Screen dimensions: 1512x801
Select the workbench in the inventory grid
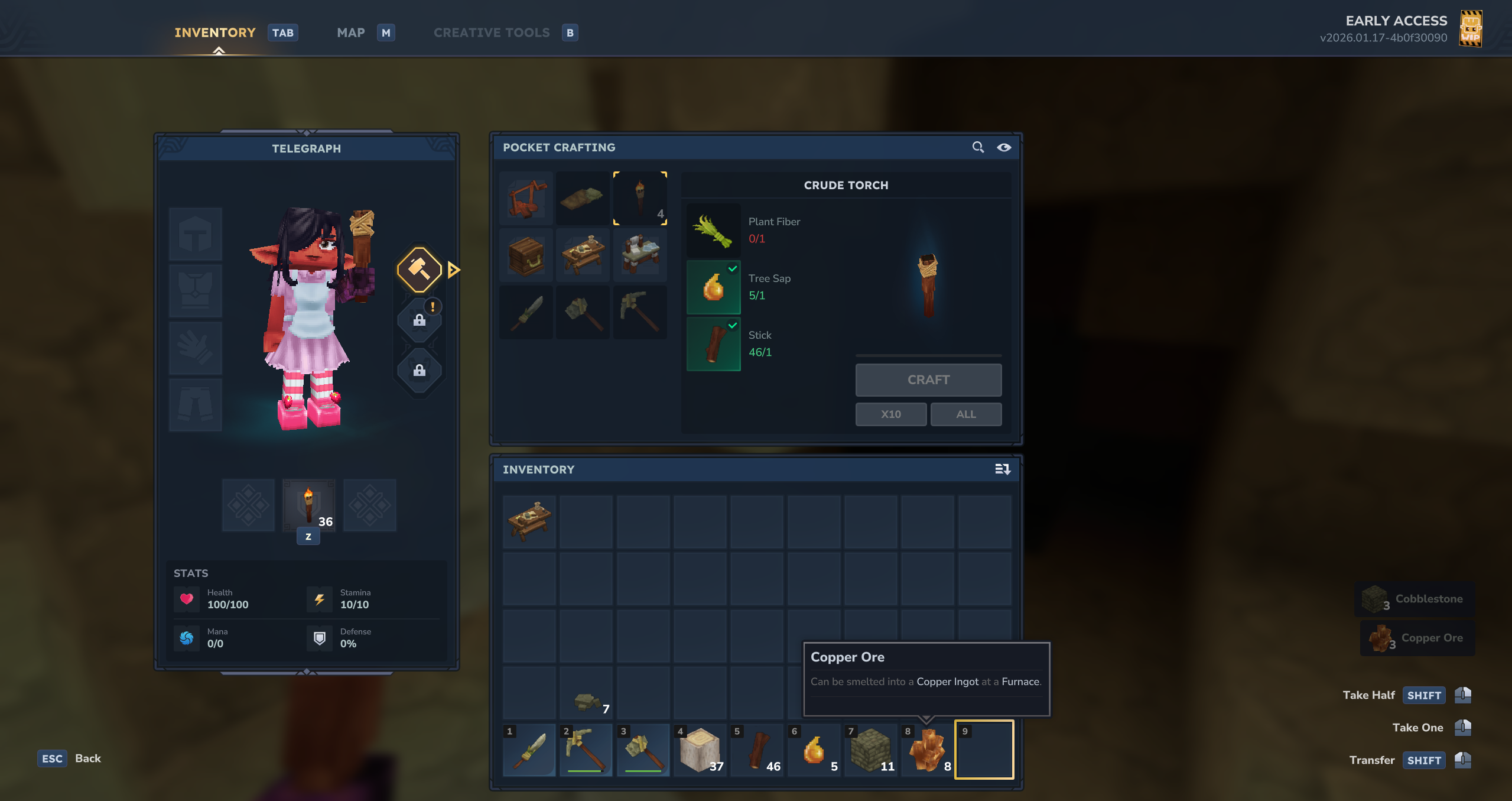[529, 521]
